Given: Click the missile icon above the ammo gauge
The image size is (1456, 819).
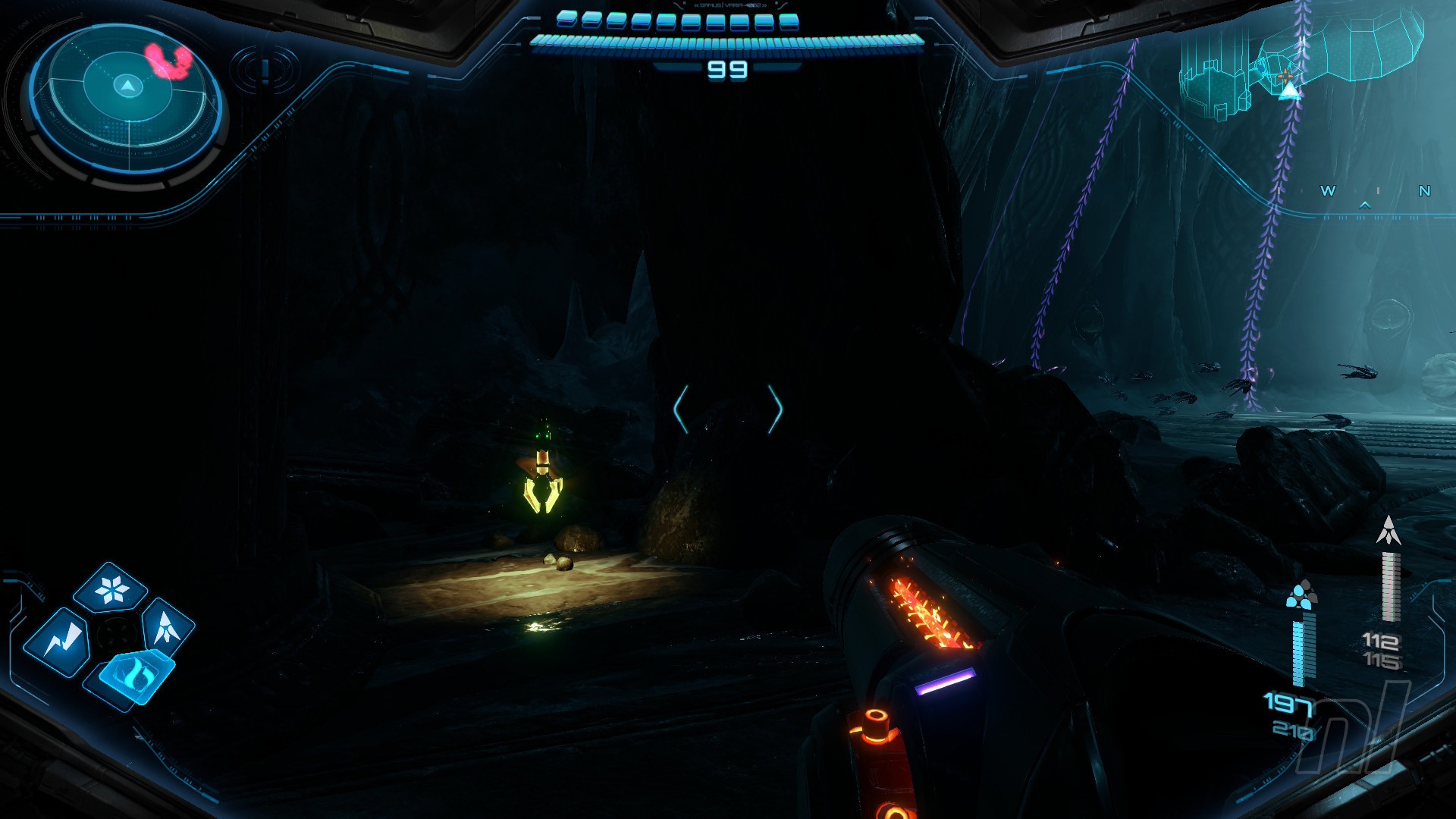Looking at the screenshot, I should pyautogui.click(x=1389, y=531).
